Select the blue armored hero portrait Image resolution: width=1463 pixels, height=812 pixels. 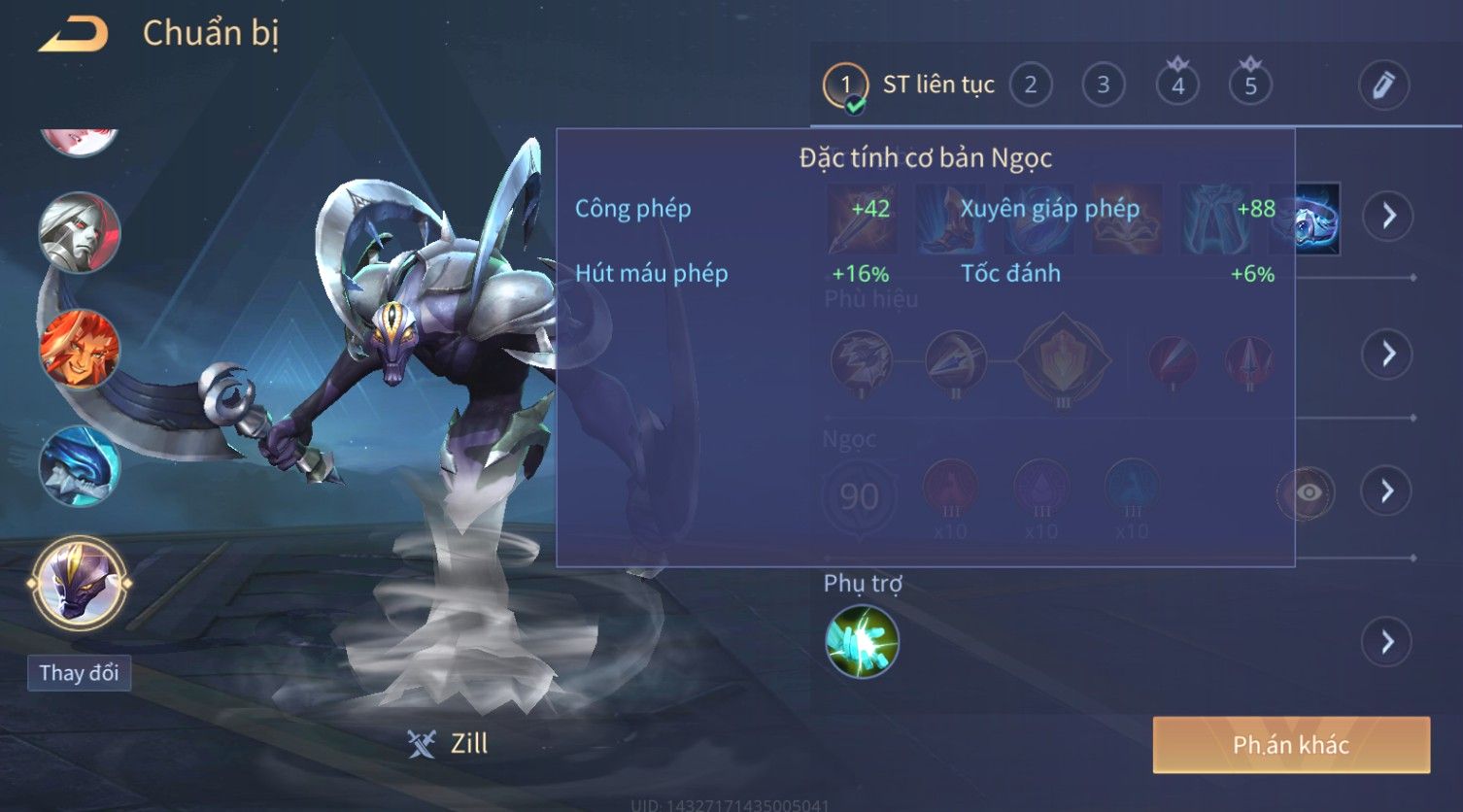pyautogui.click(x=80, y=466)
